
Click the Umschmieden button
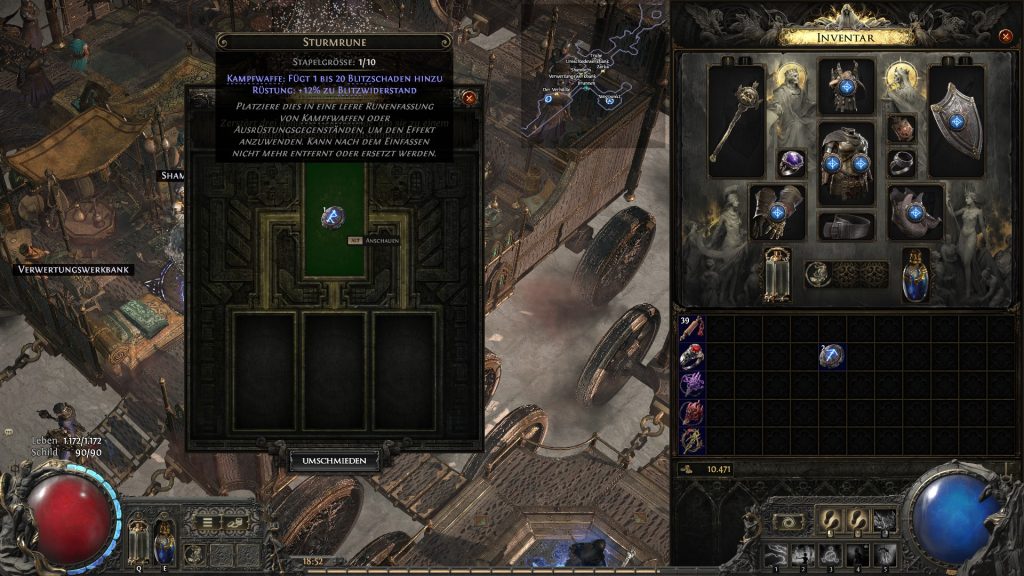335,461
